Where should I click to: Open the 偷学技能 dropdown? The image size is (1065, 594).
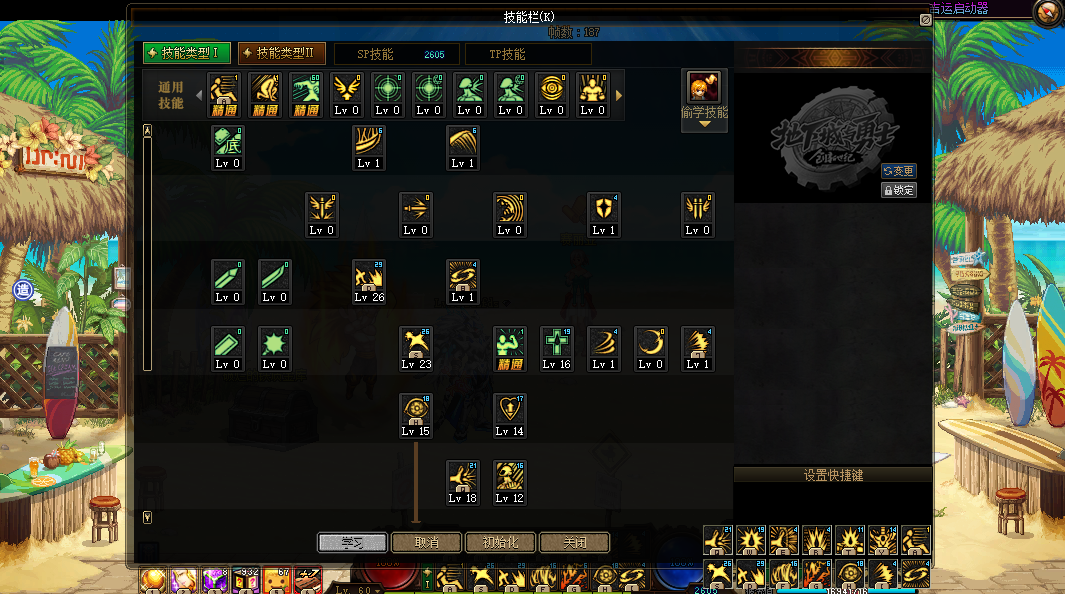[x=704, y=123]
